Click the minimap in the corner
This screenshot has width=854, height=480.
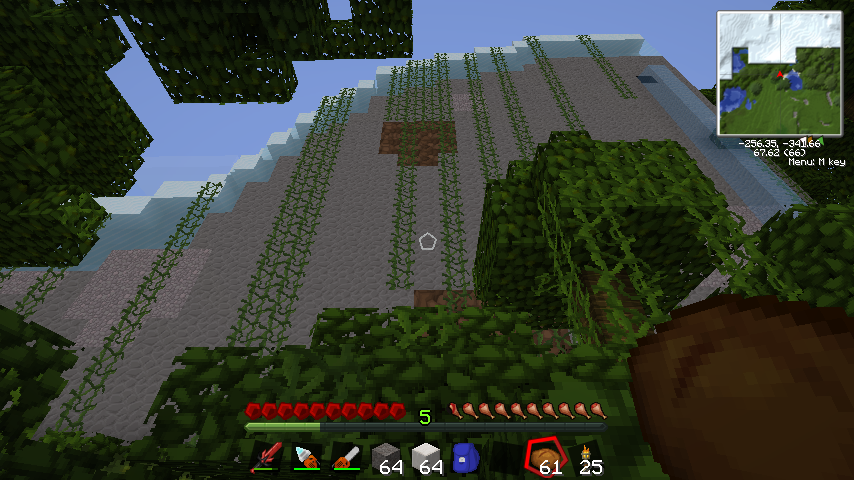(779, 74)
